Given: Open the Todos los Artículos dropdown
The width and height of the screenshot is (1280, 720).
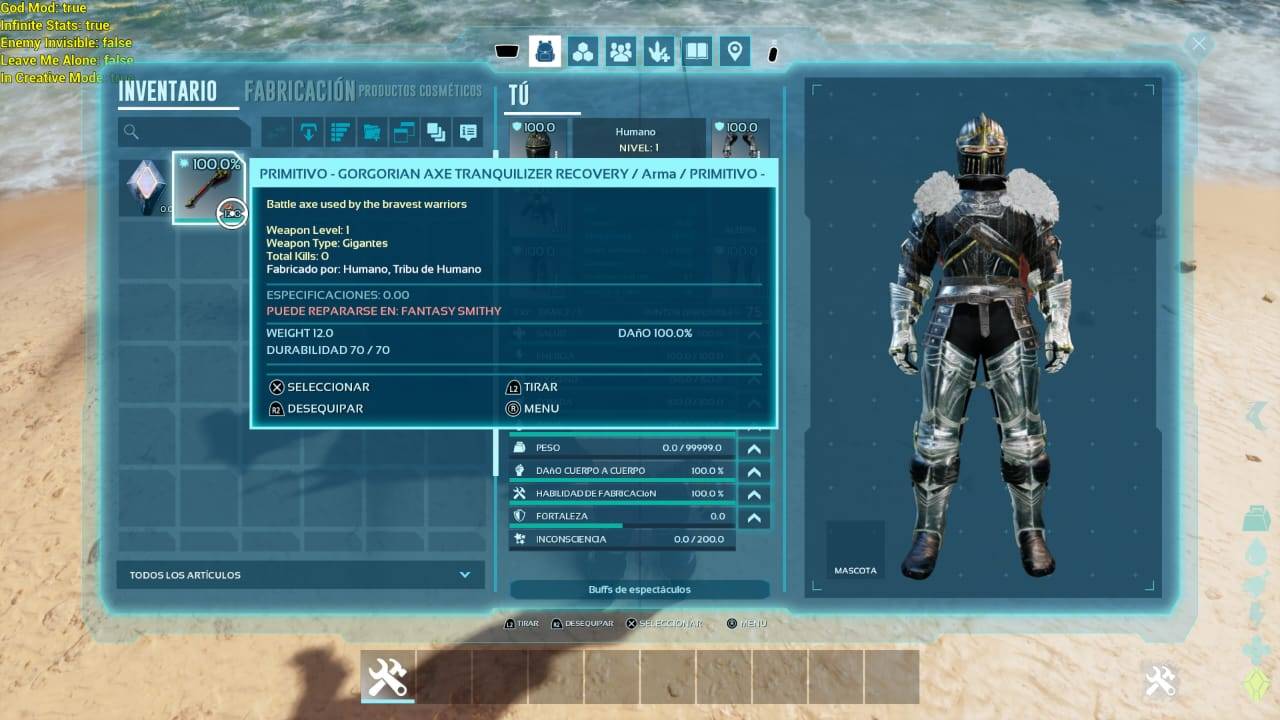Looking at the screenshot, I should (300, 575).
